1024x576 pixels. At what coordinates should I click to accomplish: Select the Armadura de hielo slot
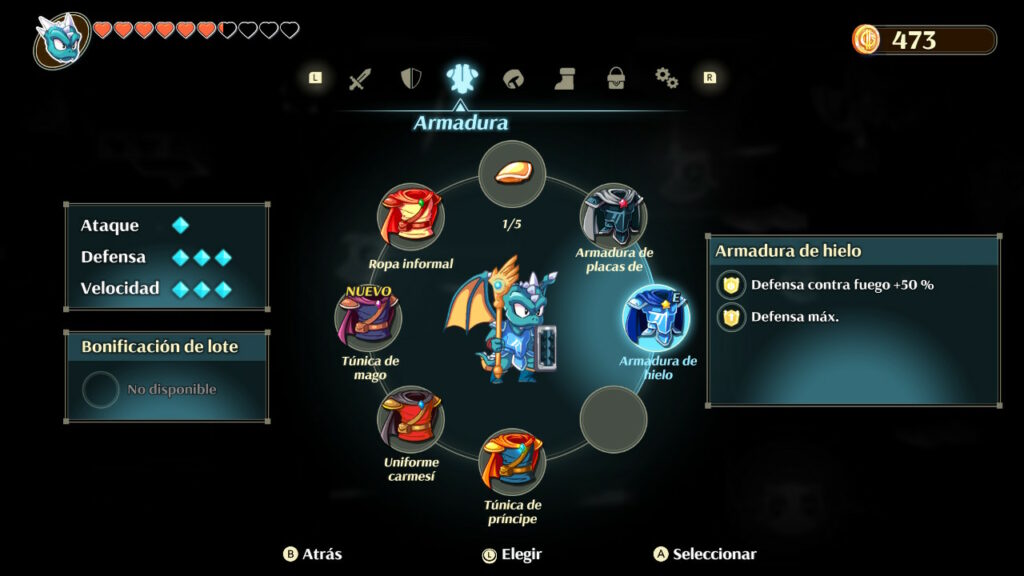click(656, 318)
